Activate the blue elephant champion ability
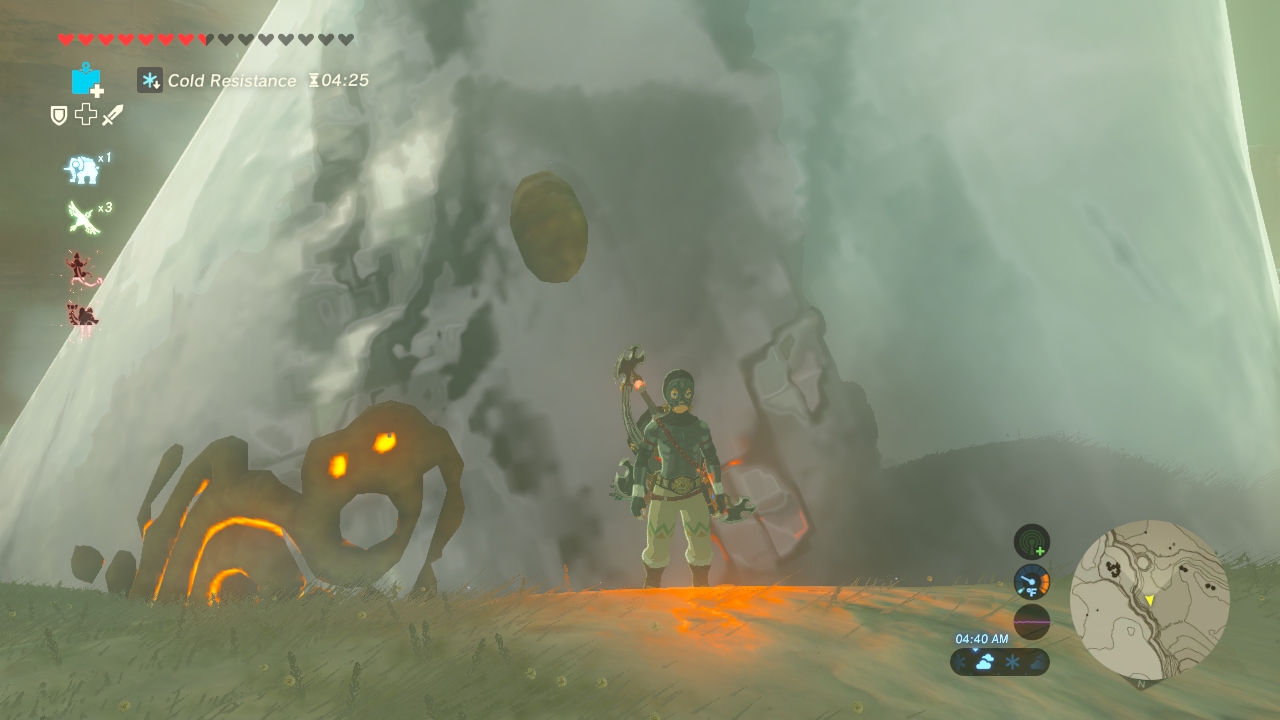This screenshot has width=1280, height=720. click(x=83, y=170)
